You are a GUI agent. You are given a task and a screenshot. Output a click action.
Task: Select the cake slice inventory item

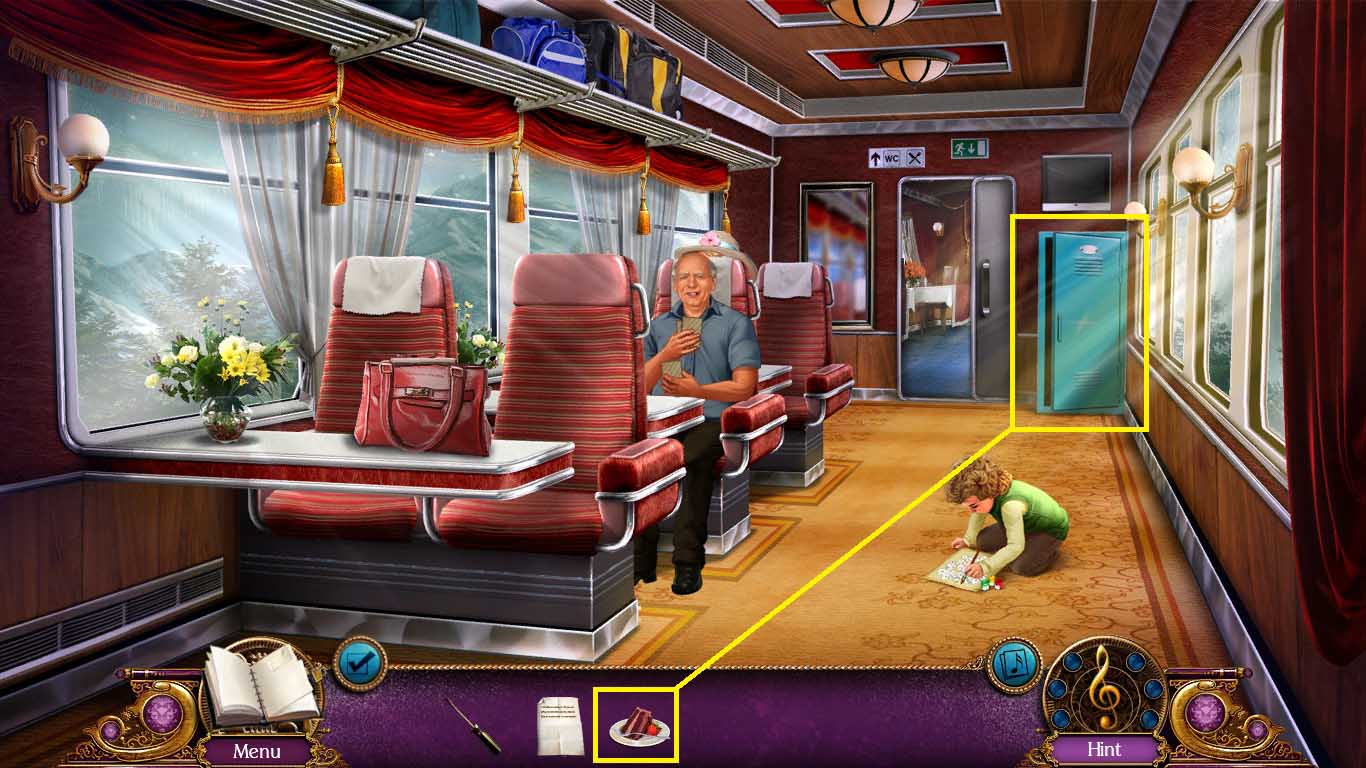(x=637, y=725)
